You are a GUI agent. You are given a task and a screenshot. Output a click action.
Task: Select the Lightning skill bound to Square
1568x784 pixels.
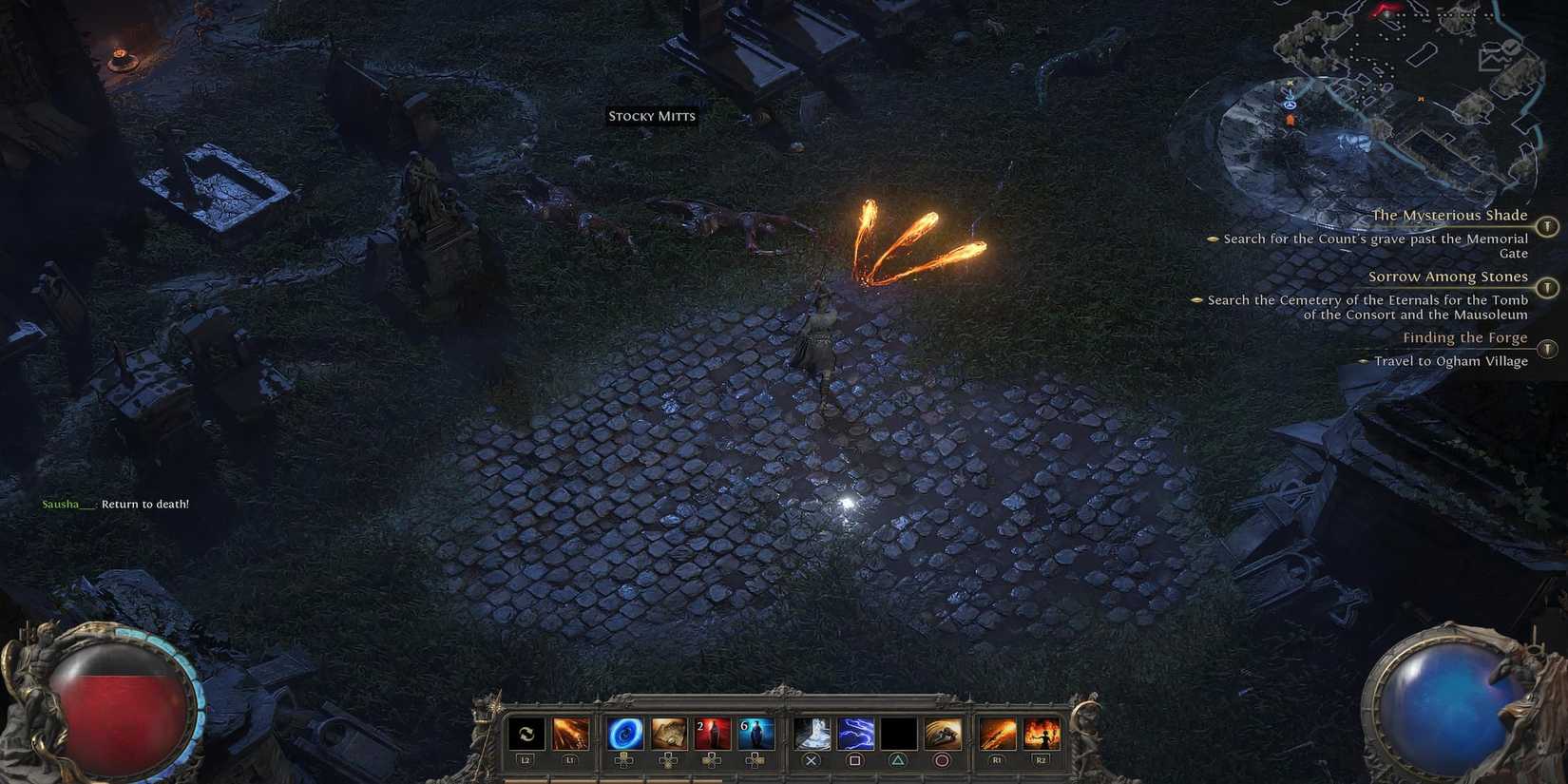pyautogui.click(x=855, y=733)
